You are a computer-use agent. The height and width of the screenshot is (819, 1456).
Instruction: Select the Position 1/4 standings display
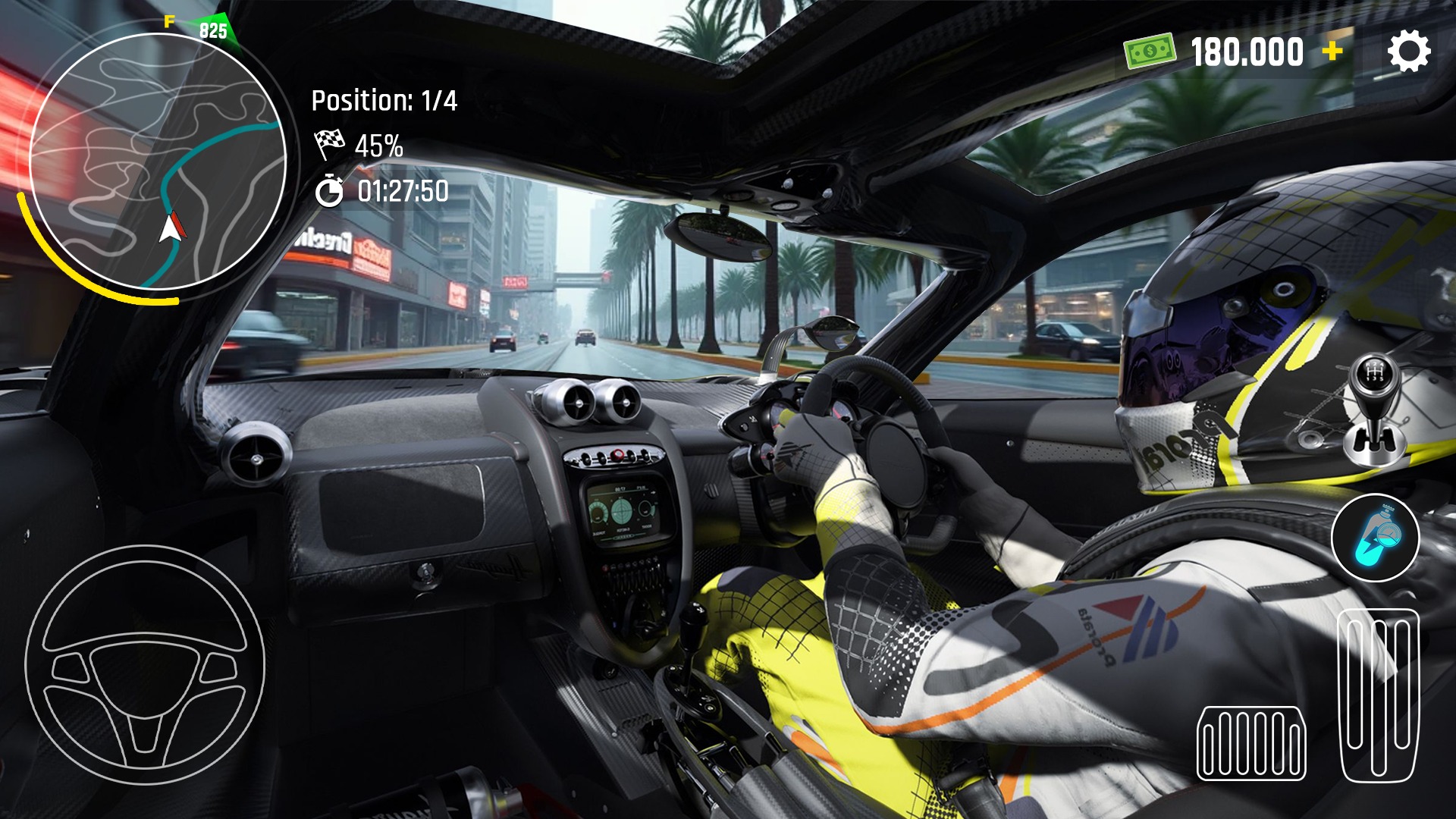point(383,99)
